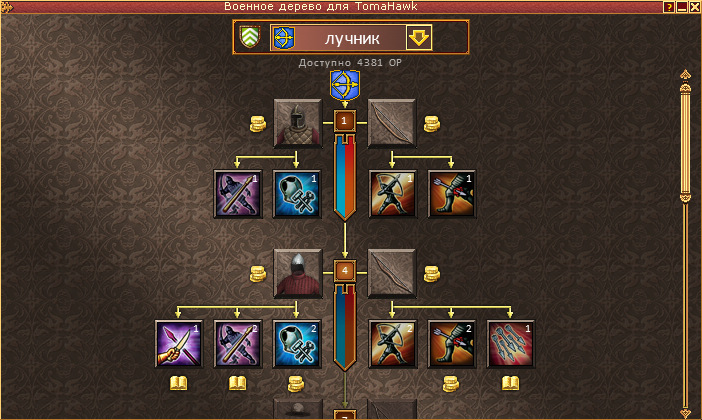Pick the archer shooting skill marked 2
Image resolution: width=702 pixels, height=420 pixels.
click(x=392, y=343)
